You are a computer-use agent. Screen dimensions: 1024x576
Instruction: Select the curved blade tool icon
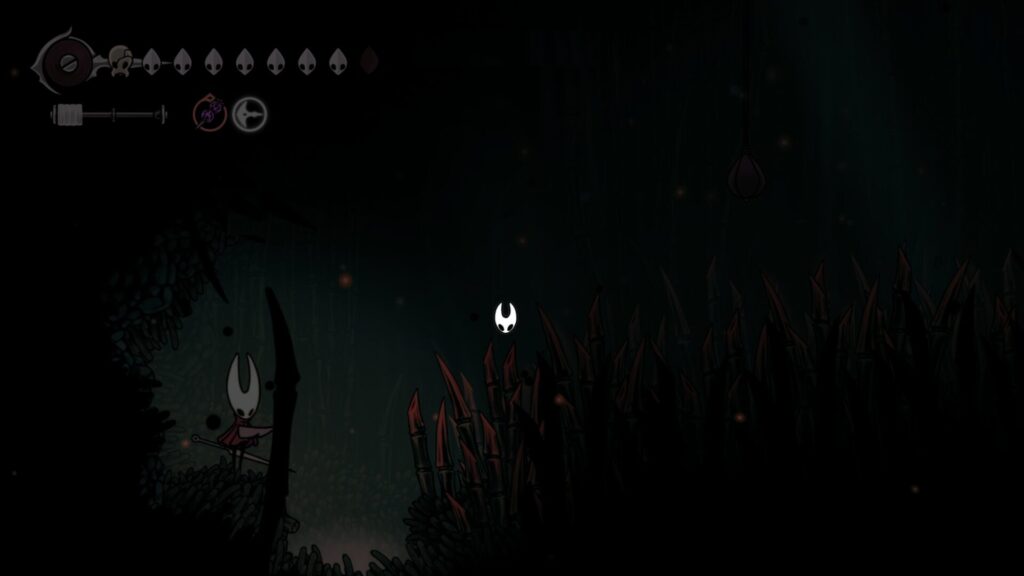tap(249, 115)
